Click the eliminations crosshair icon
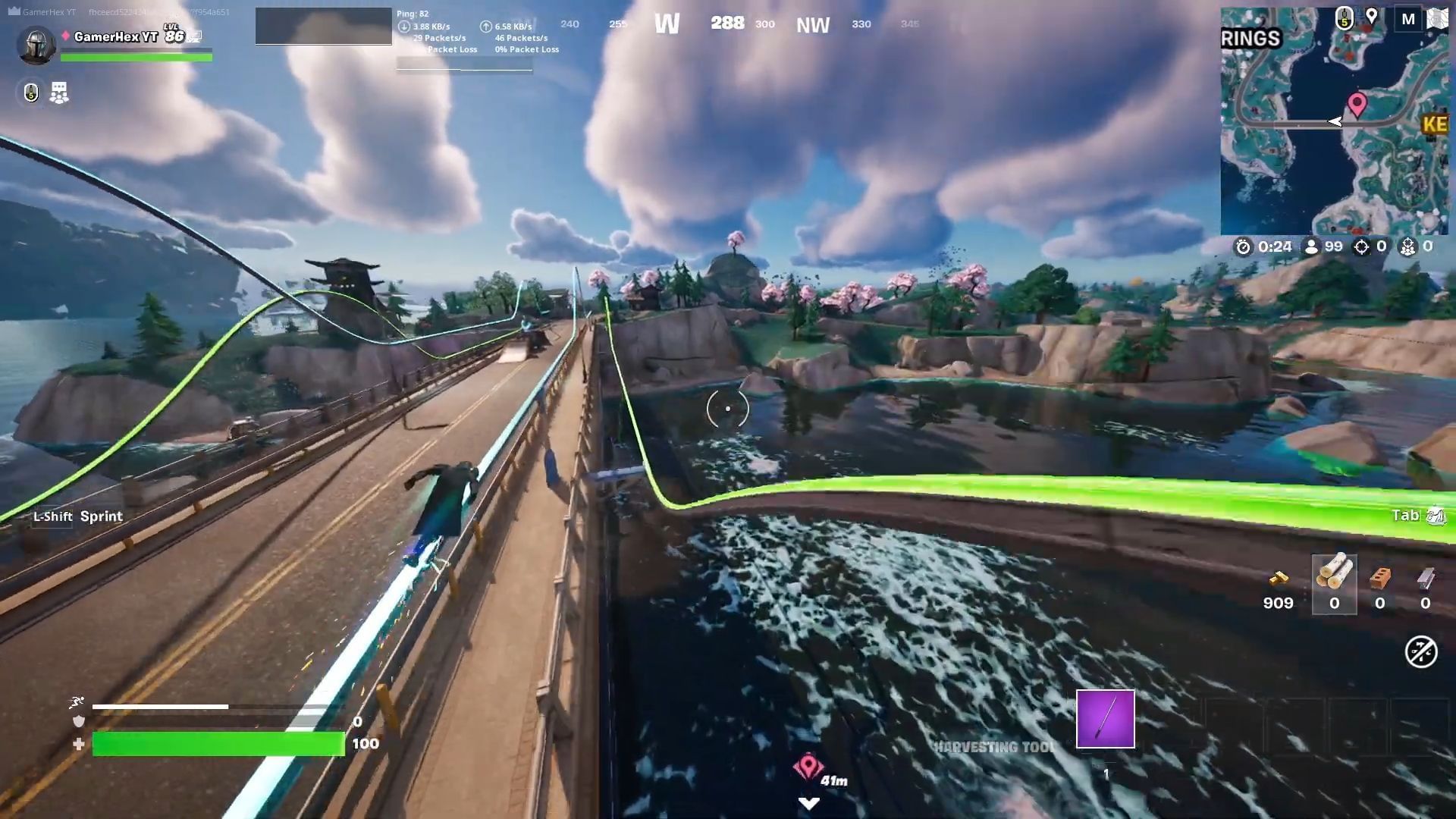 (x=1362, y=246)
